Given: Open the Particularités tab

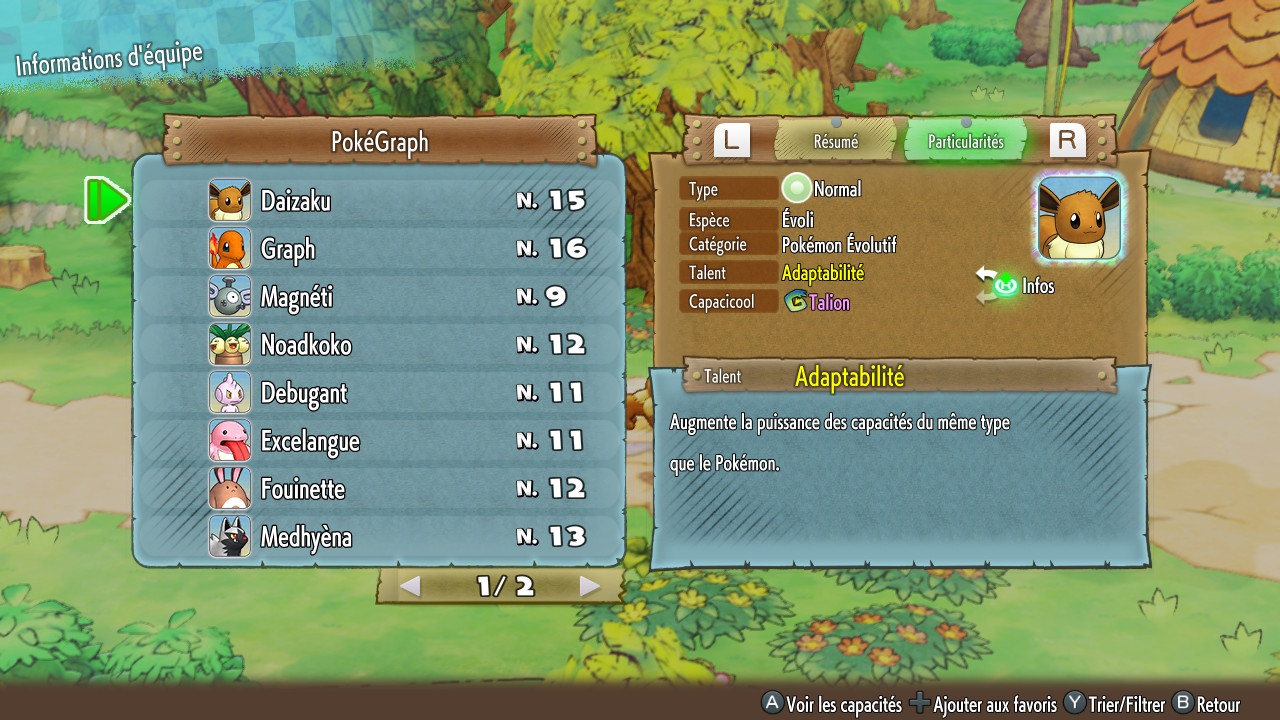Looking at the screenshot, I should [965, 142].
